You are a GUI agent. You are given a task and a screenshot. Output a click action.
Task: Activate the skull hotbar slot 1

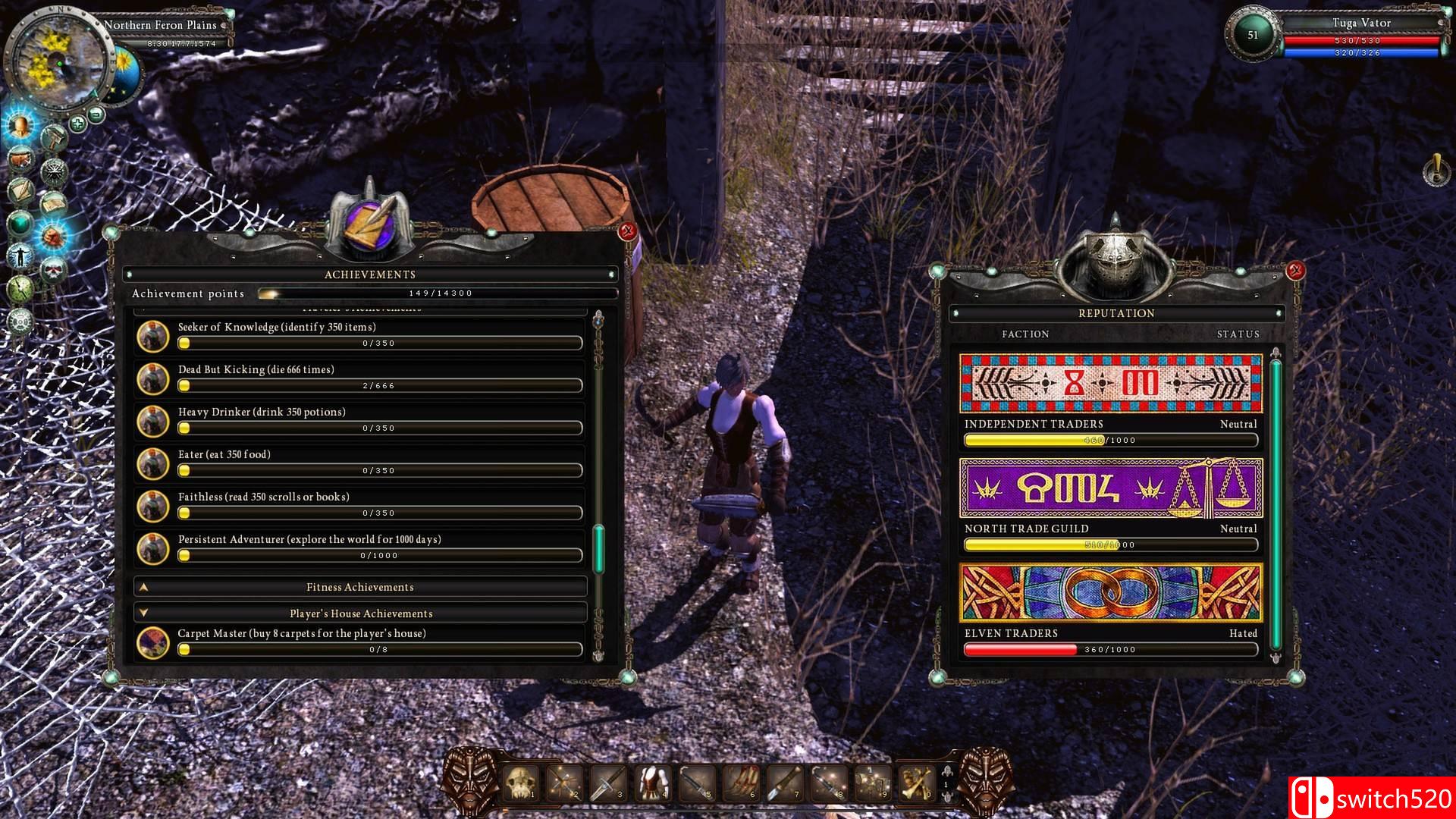click(521, 783)
